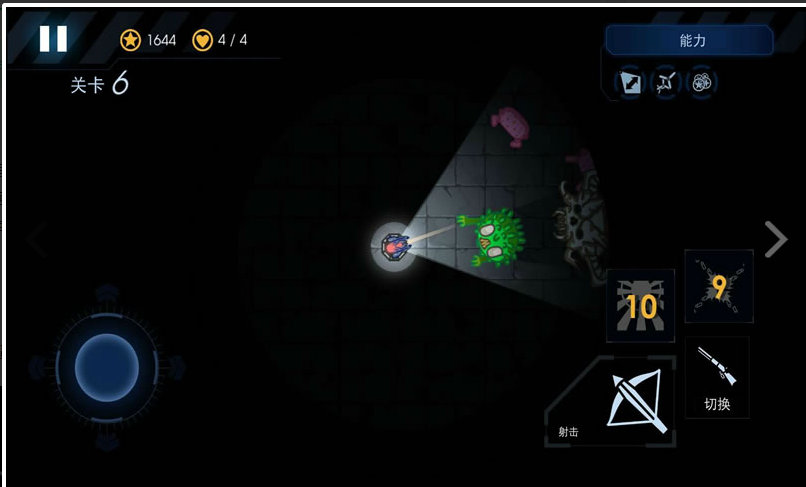The width and height of the screenshot is (806, 487).
Task: Switch weapon with the 切换 rifle button
Action: click(717, 377)
